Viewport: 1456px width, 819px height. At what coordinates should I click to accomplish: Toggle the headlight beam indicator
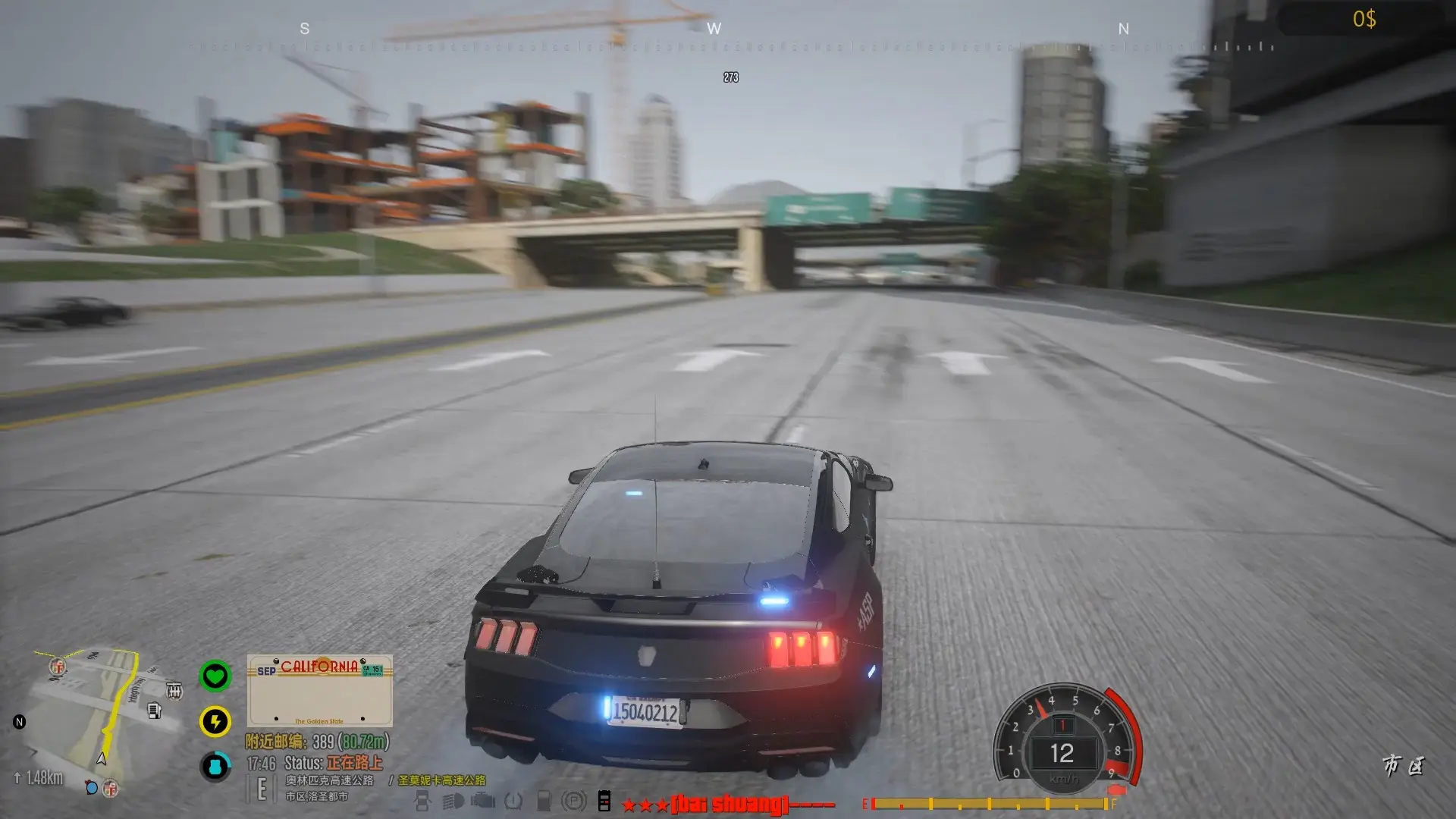pyautogui.click(x=453, y=801)
